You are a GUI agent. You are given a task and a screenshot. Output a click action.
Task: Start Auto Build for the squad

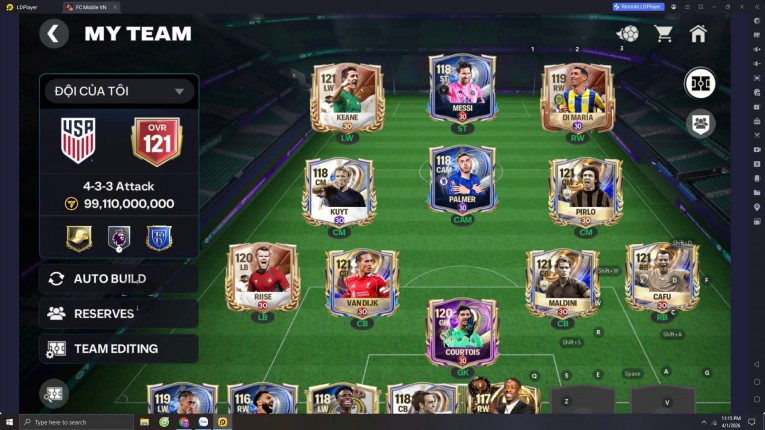pyautogui.click(x=118, y=278)
